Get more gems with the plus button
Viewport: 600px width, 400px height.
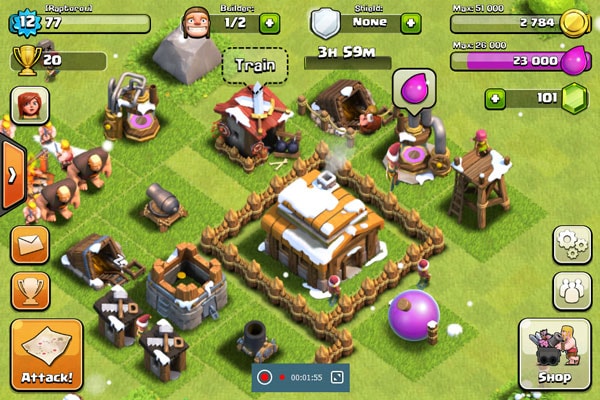[x=494, y=99]
